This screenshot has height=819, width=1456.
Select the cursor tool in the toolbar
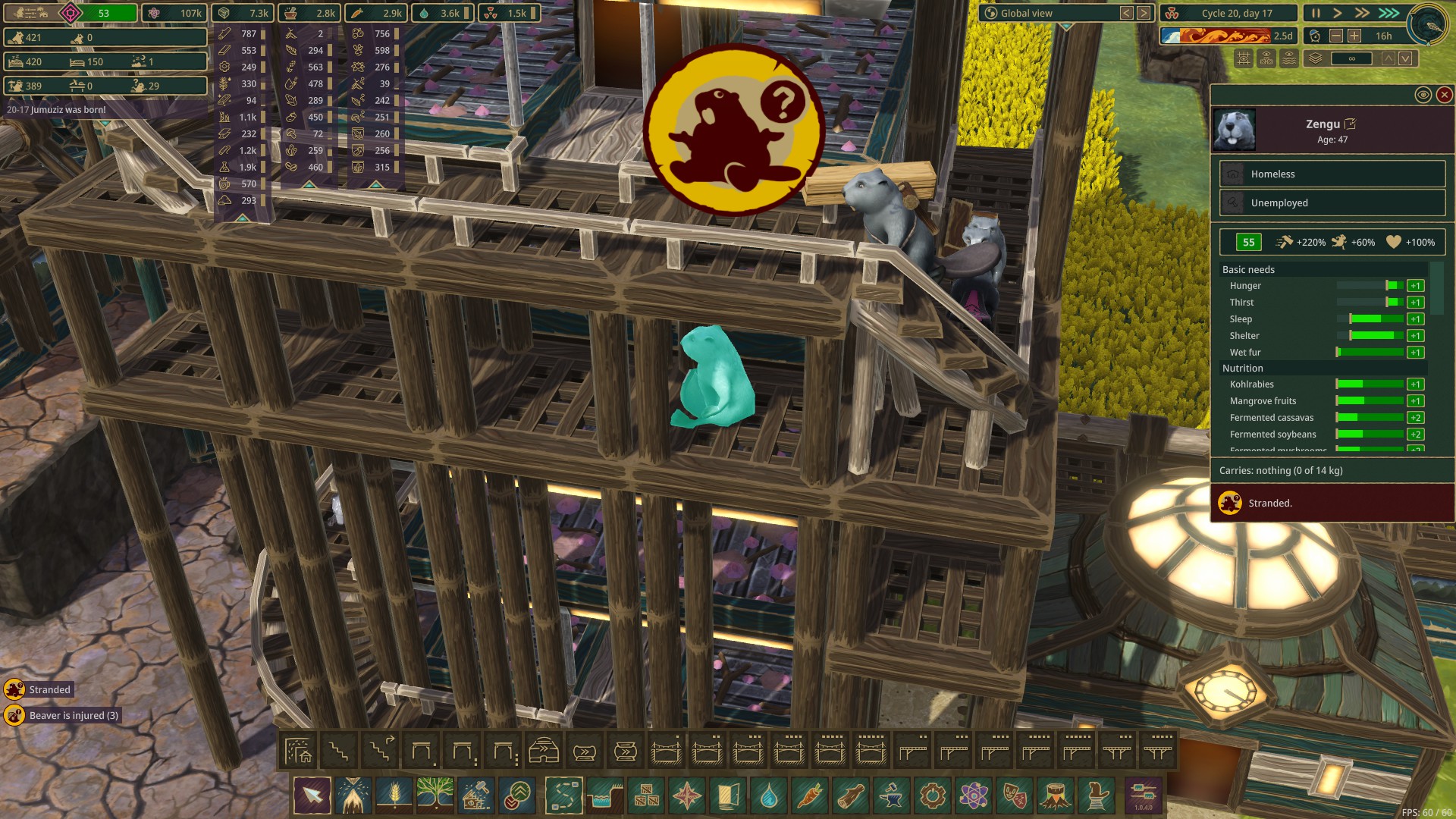pyautogui.click(x=312, y=795)
